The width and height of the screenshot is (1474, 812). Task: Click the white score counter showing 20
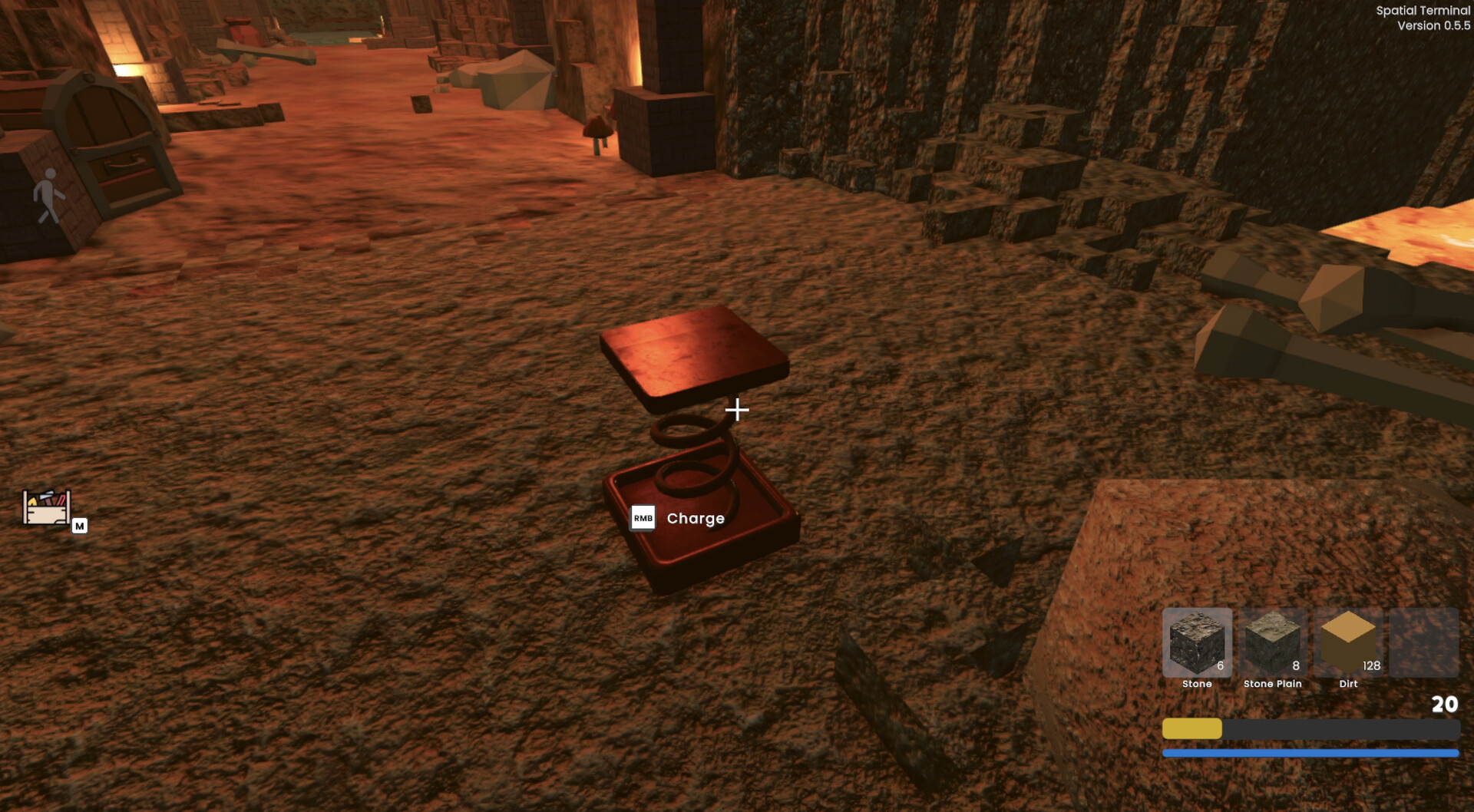point(1446,702)
